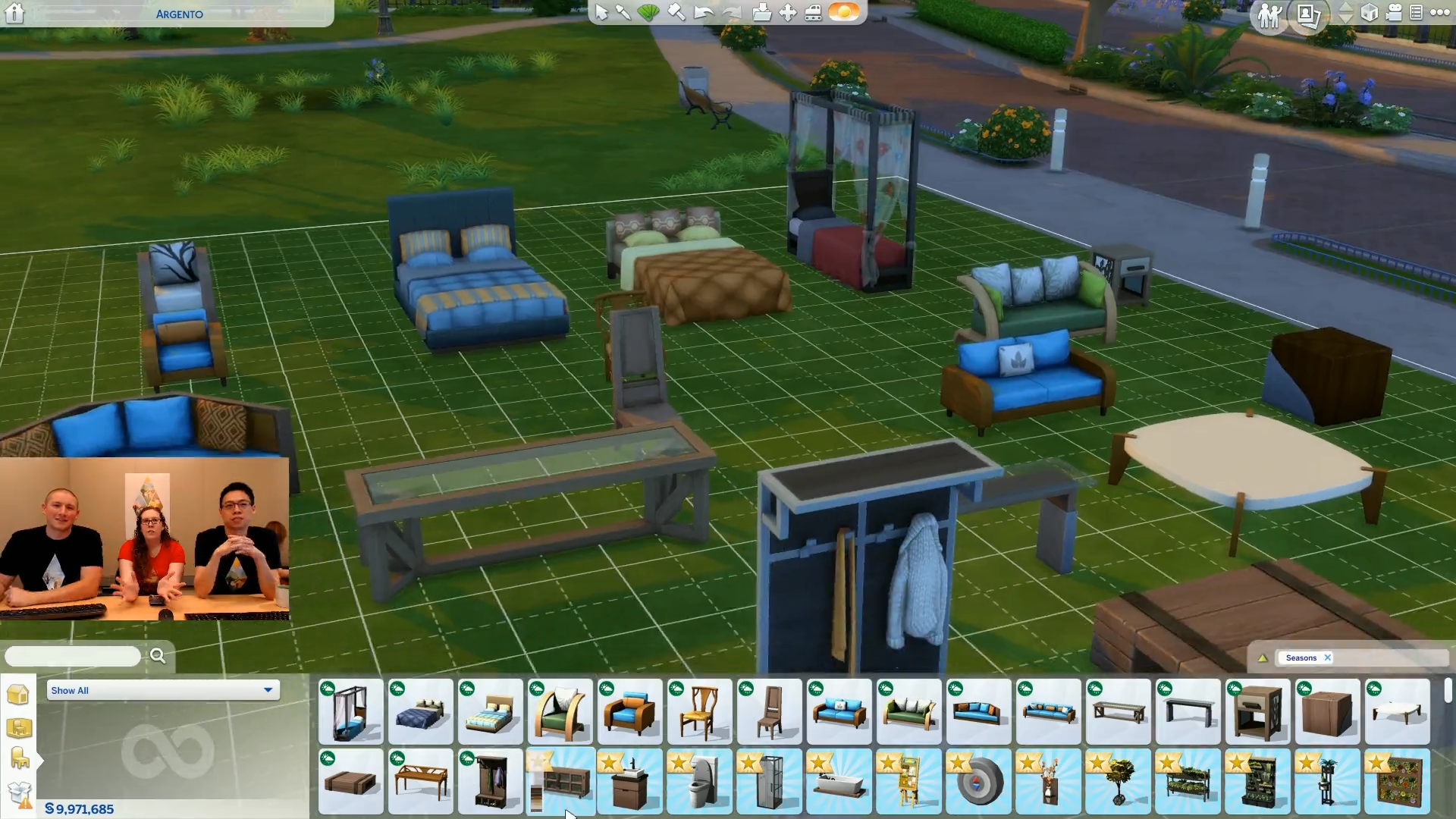Switch to Rooms category with the chair-box icon
The image size is (1456, 819).
coord(18,728)
